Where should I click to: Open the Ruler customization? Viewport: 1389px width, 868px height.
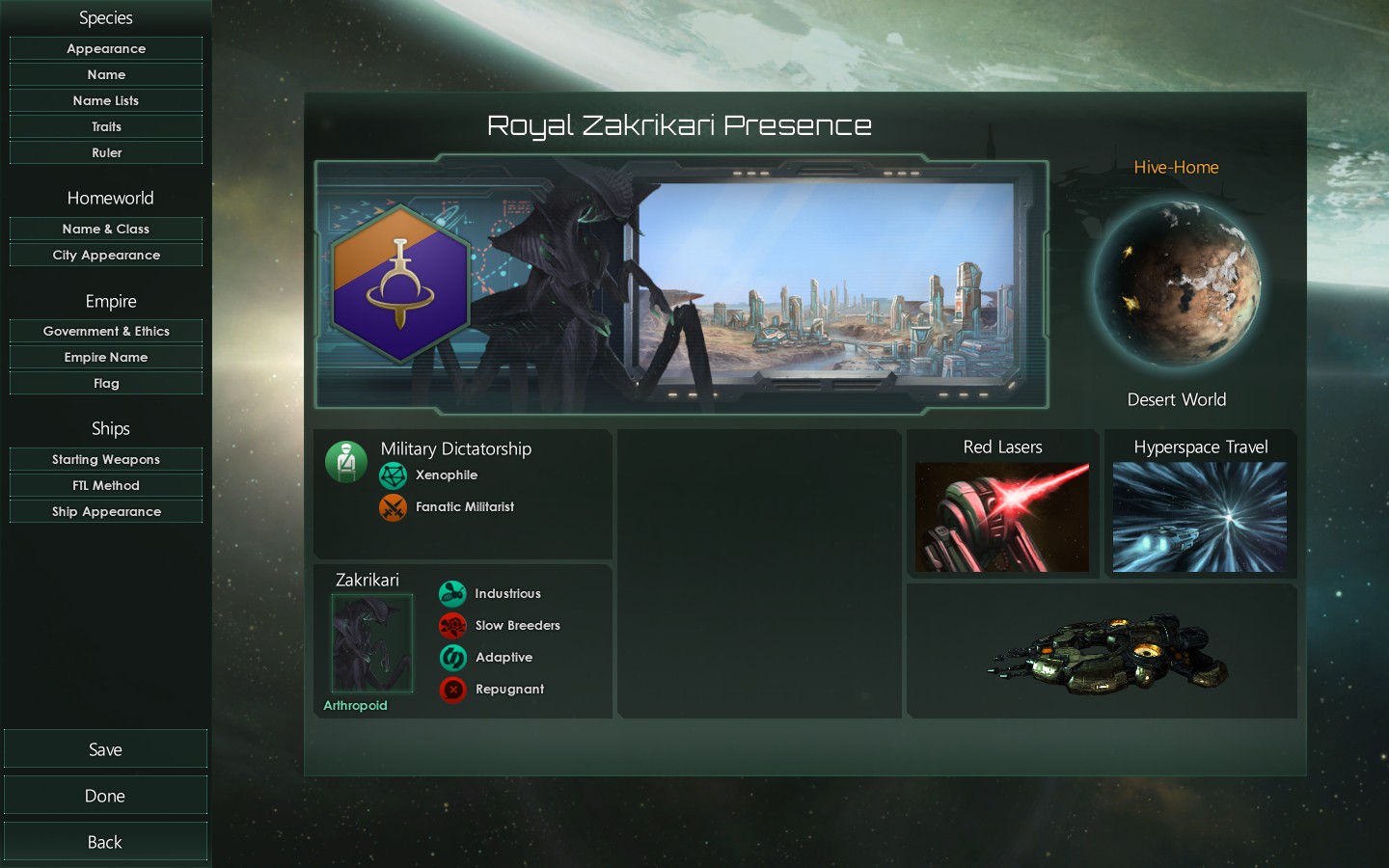click(106, 152)
